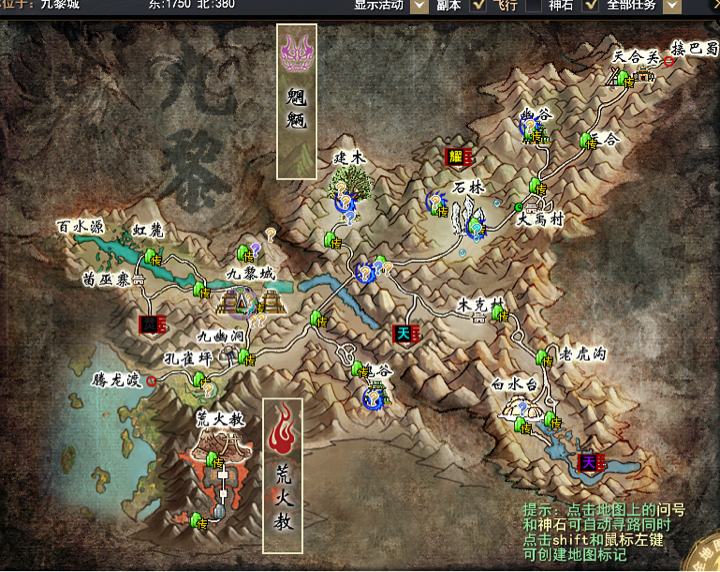Click the red 耀 banner near 石林
The image size is (720, 572).
(x=457, y=157)
